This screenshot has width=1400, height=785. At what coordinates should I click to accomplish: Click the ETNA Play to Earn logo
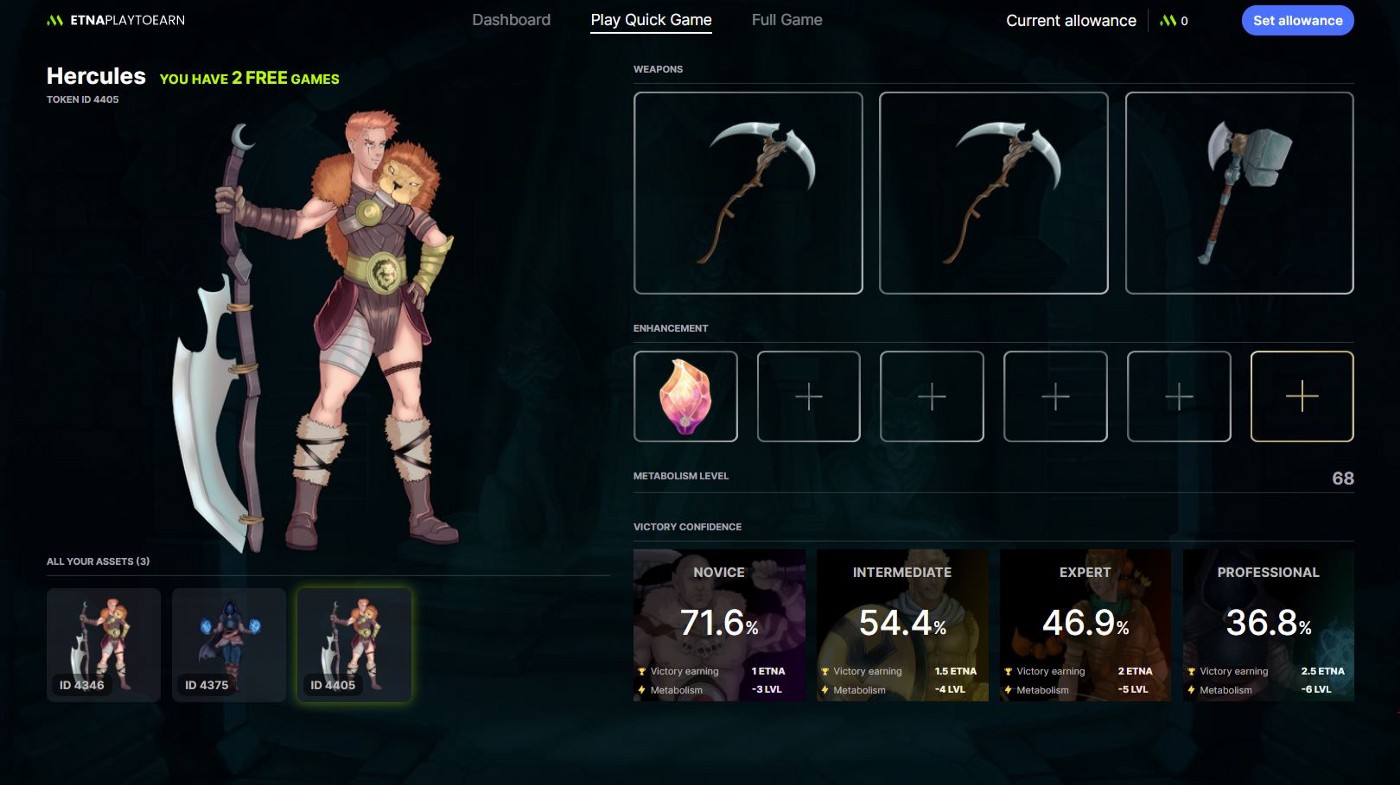(x=116, y=20)
